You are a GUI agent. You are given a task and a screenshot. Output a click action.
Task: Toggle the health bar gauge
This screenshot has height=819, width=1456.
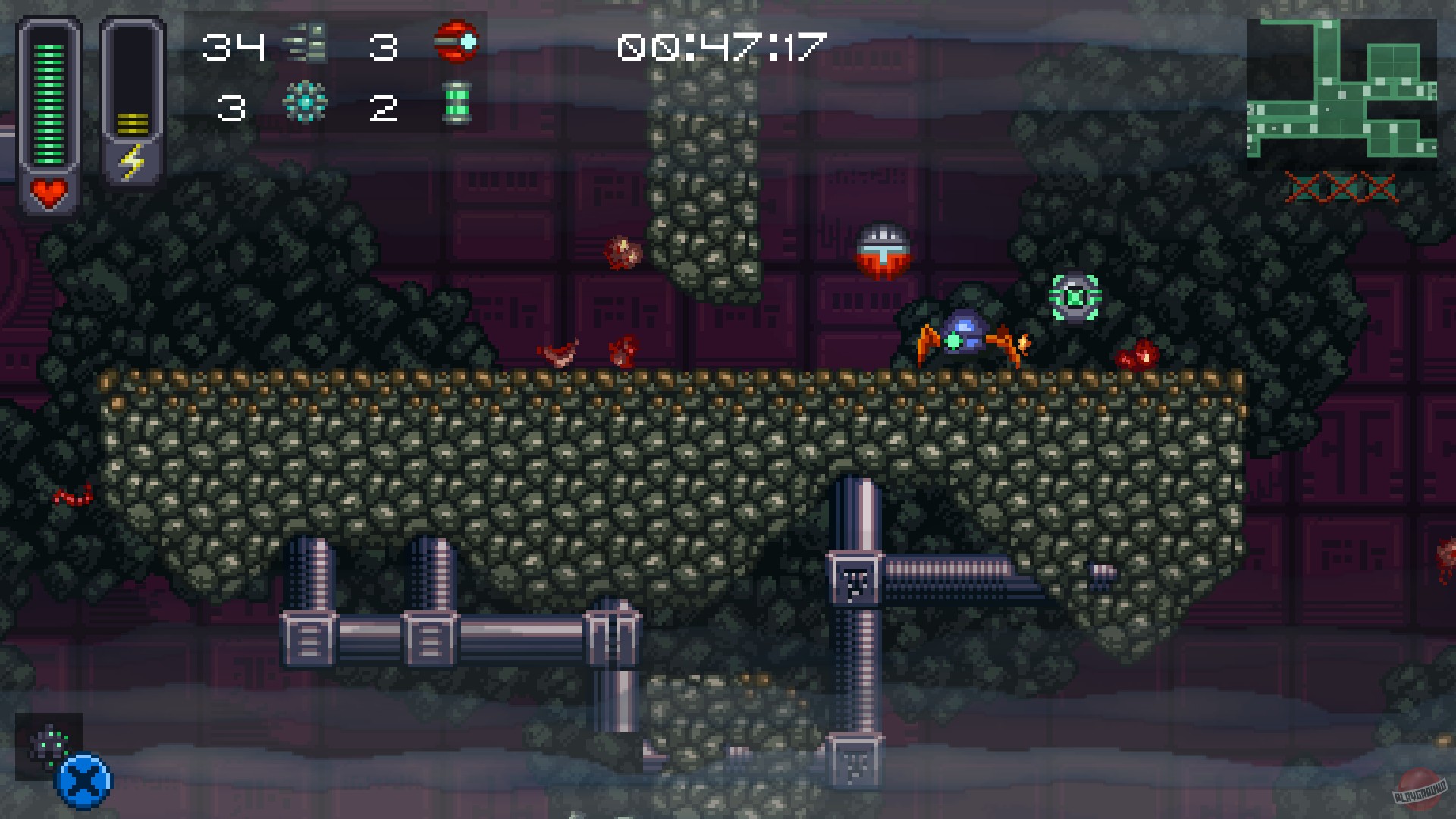coord(48,102)
